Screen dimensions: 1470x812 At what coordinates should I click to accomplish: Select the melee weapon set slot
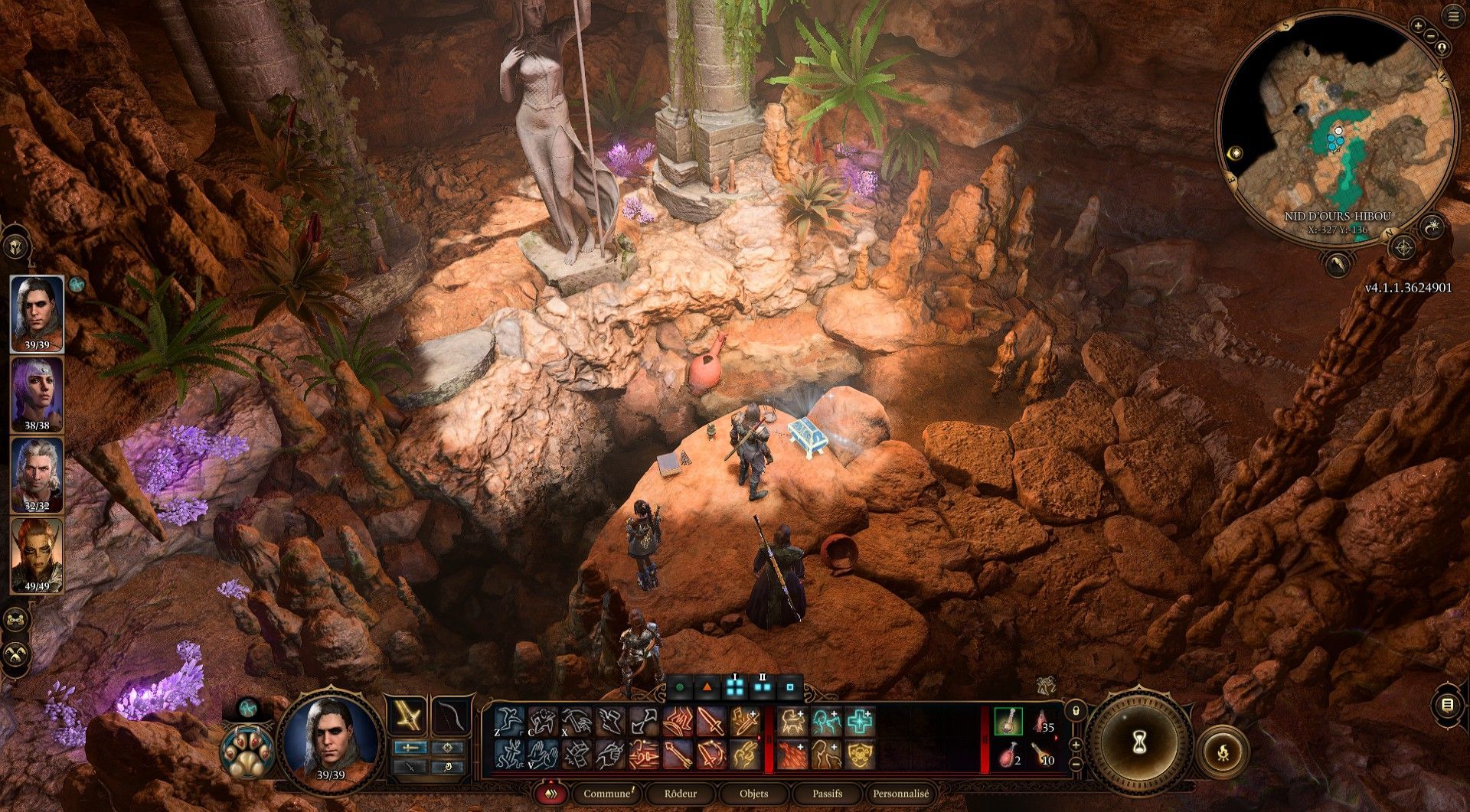pos(407,717)
